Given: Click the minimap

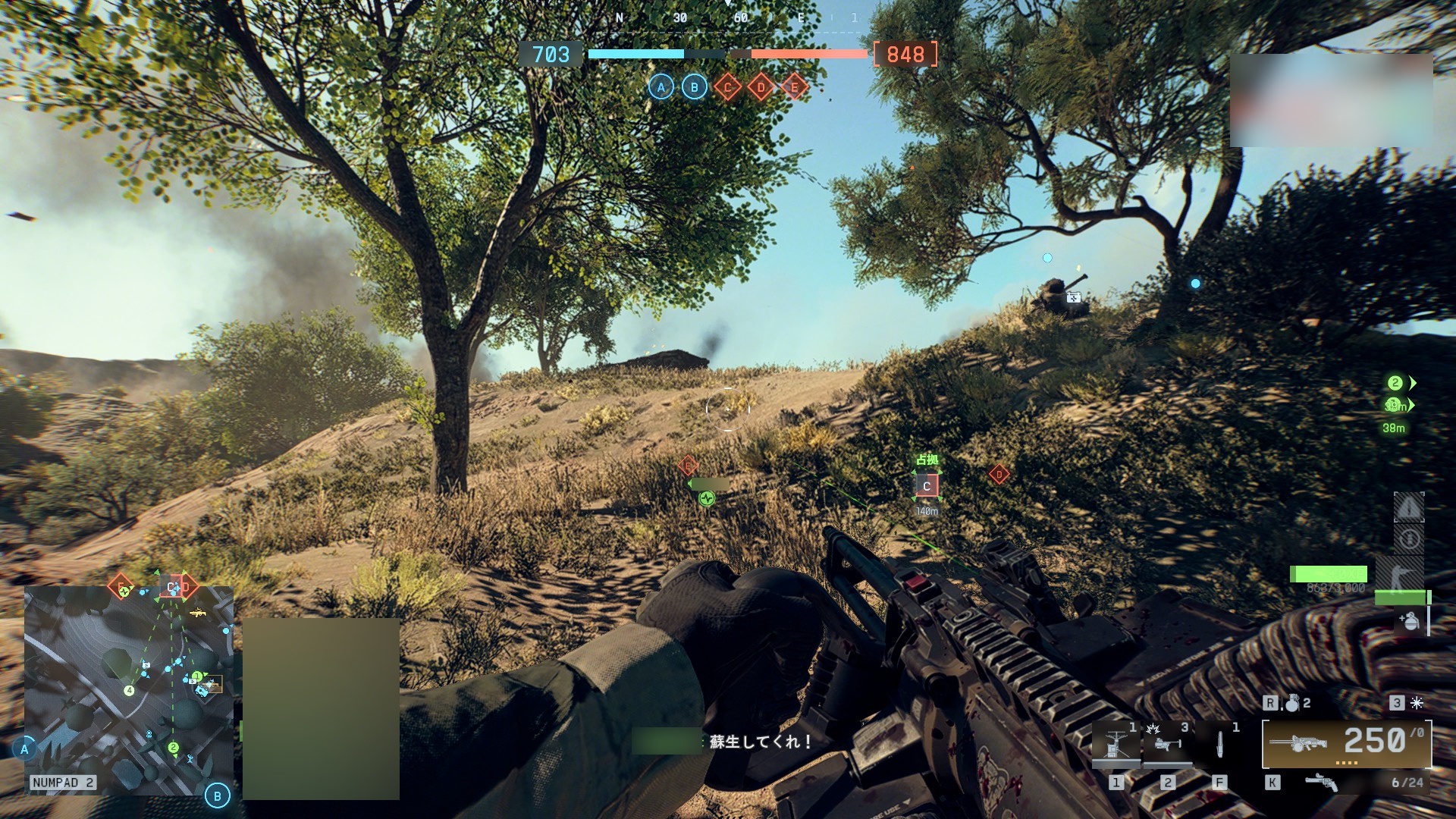Looking at the screenshot, I should (x=129, y=690).
